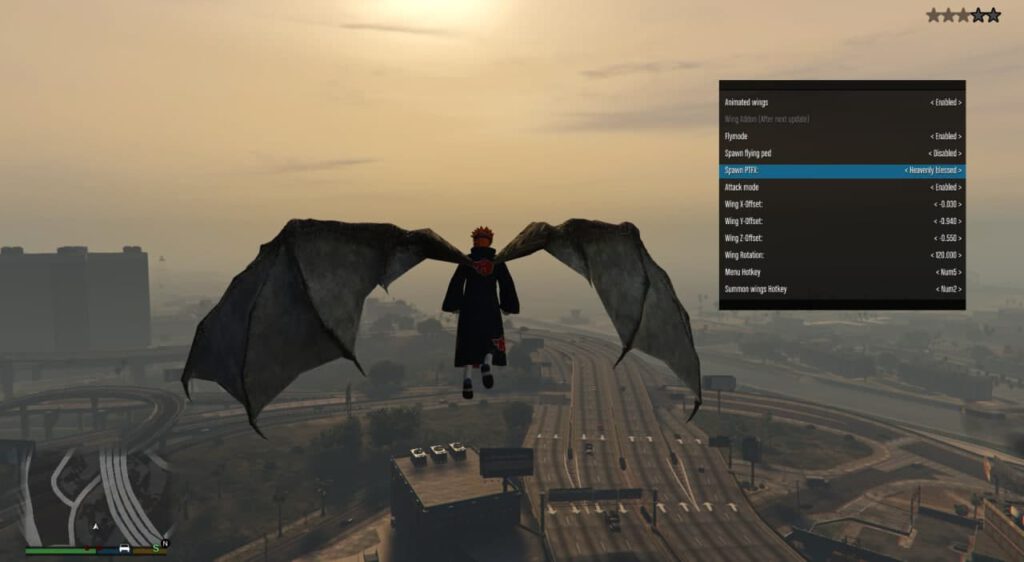Click the minimap radar
This screenshot has width=1024, height=562.
(95, 493)
